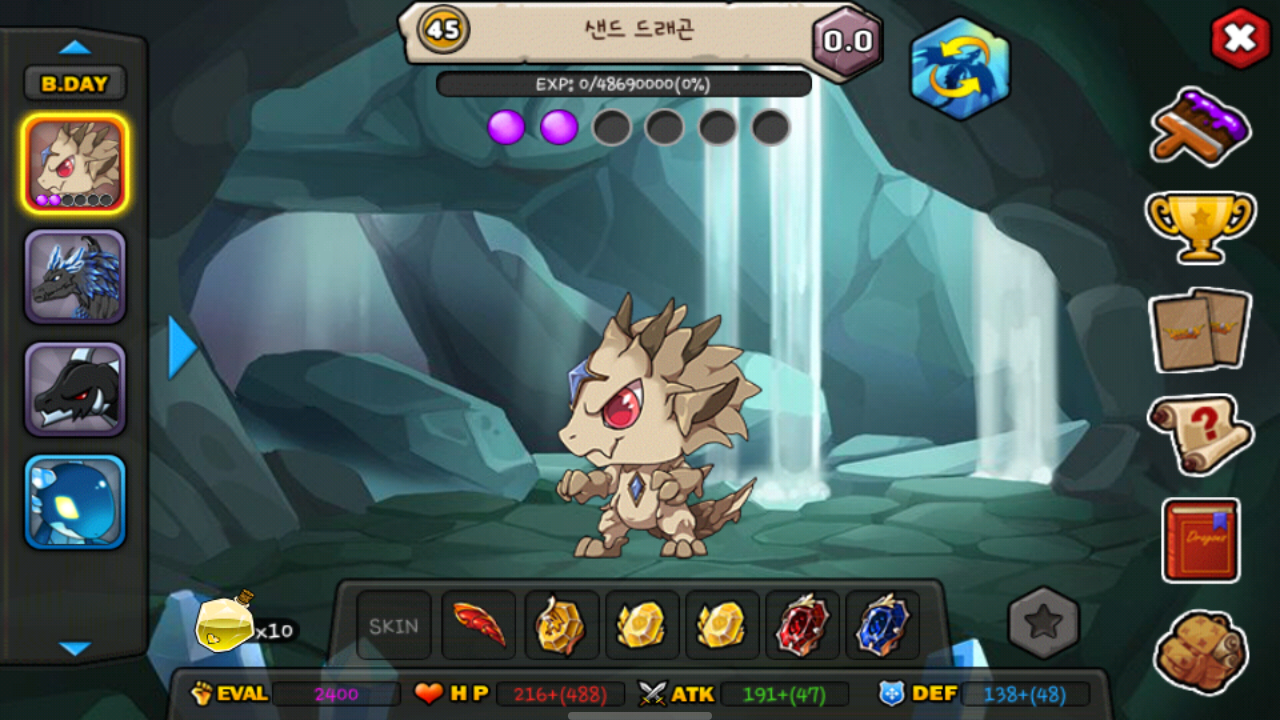Expand the side panel with blue arrow
The width and height of the screenshot is (1280, 720).
click(182, 347)
